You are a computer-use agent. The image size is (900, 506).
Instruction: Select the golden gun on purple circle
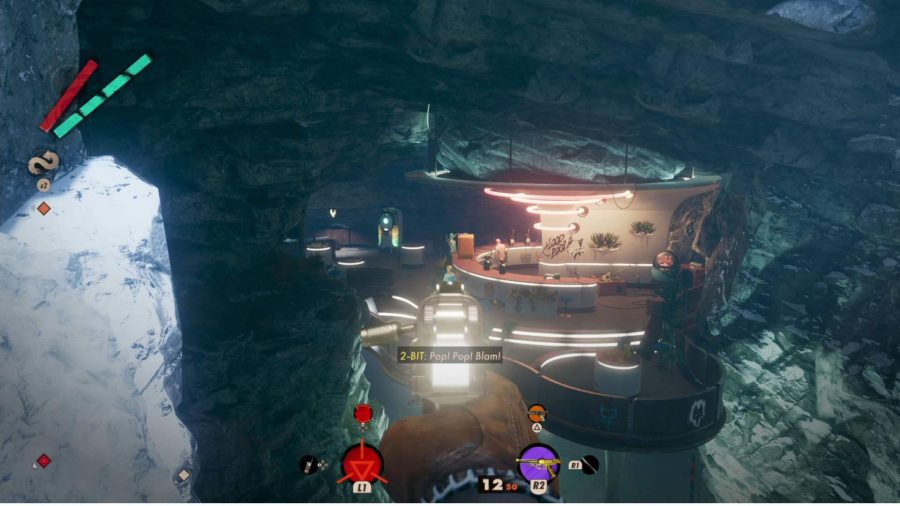538,463
